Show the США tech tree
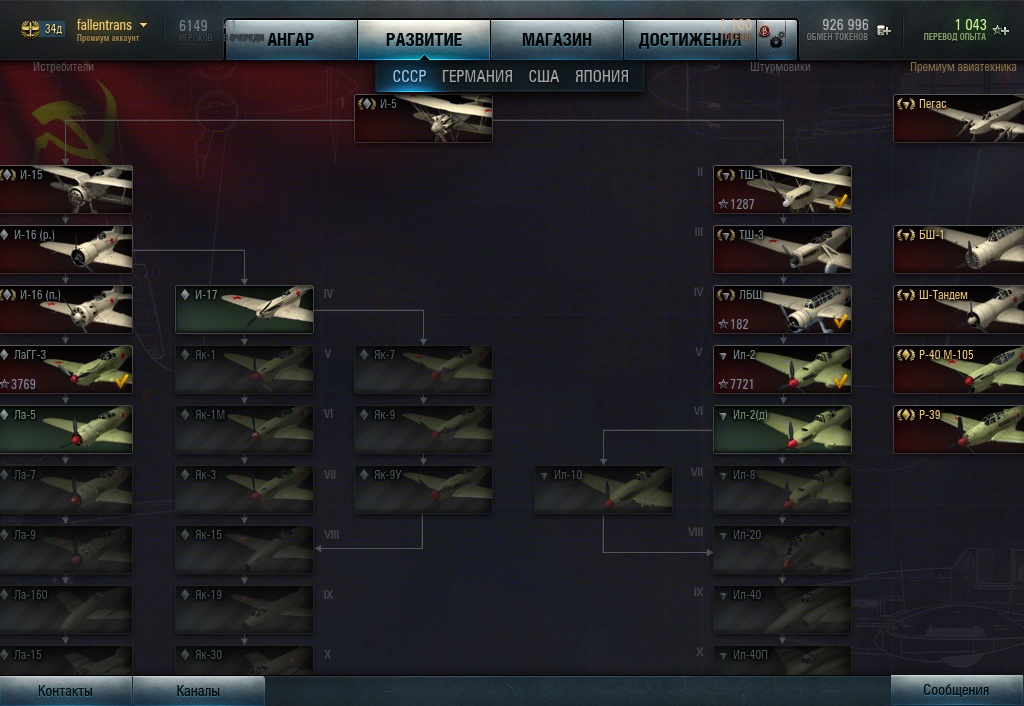 click(x=543, y=76)
